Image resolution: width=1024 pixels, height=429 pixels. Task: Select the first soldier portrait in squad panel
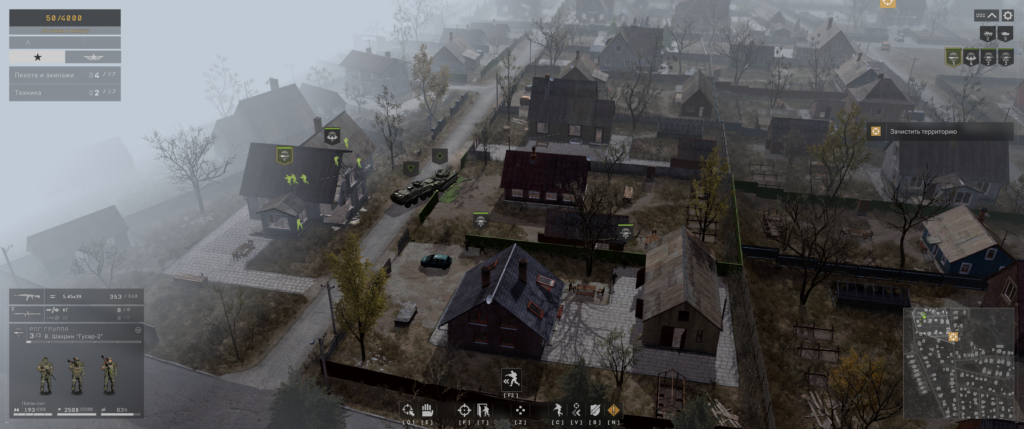click(46, 375)
